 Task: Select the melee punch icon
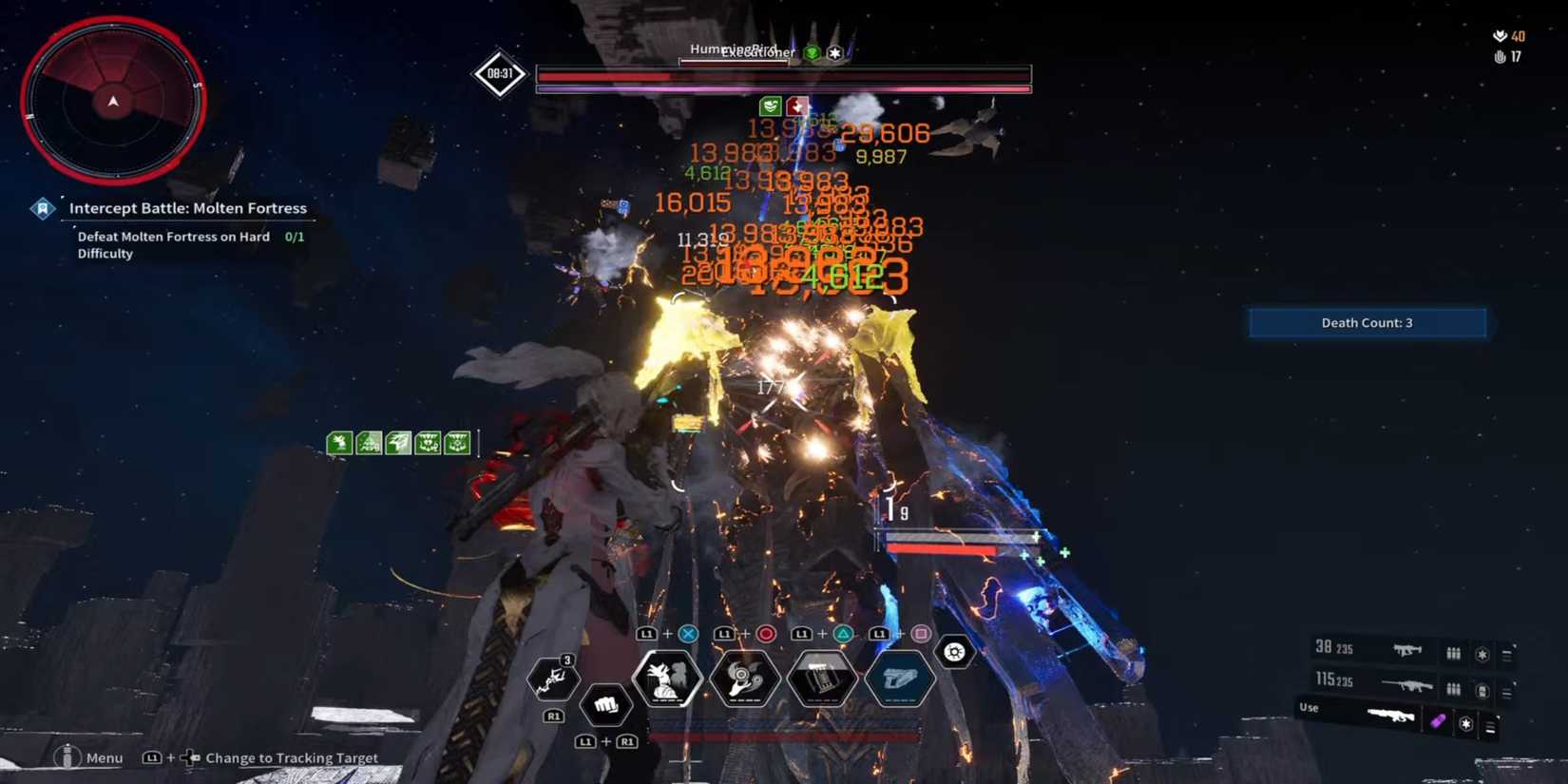[x=604, y=703]
